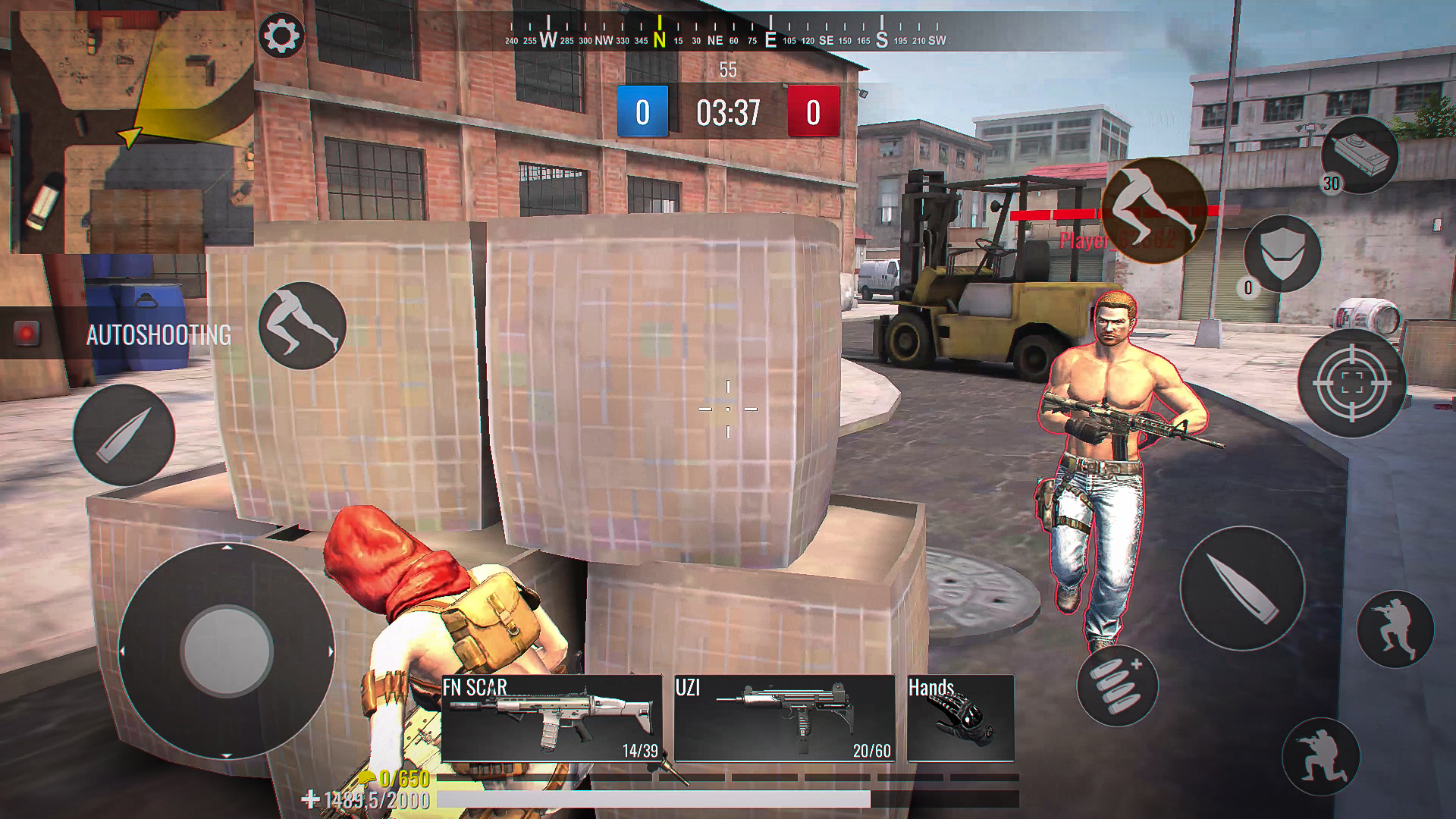1456x819 pixels.
Task: Crouch using the squatting soldier icon
Action: (x=1395, y=628)
